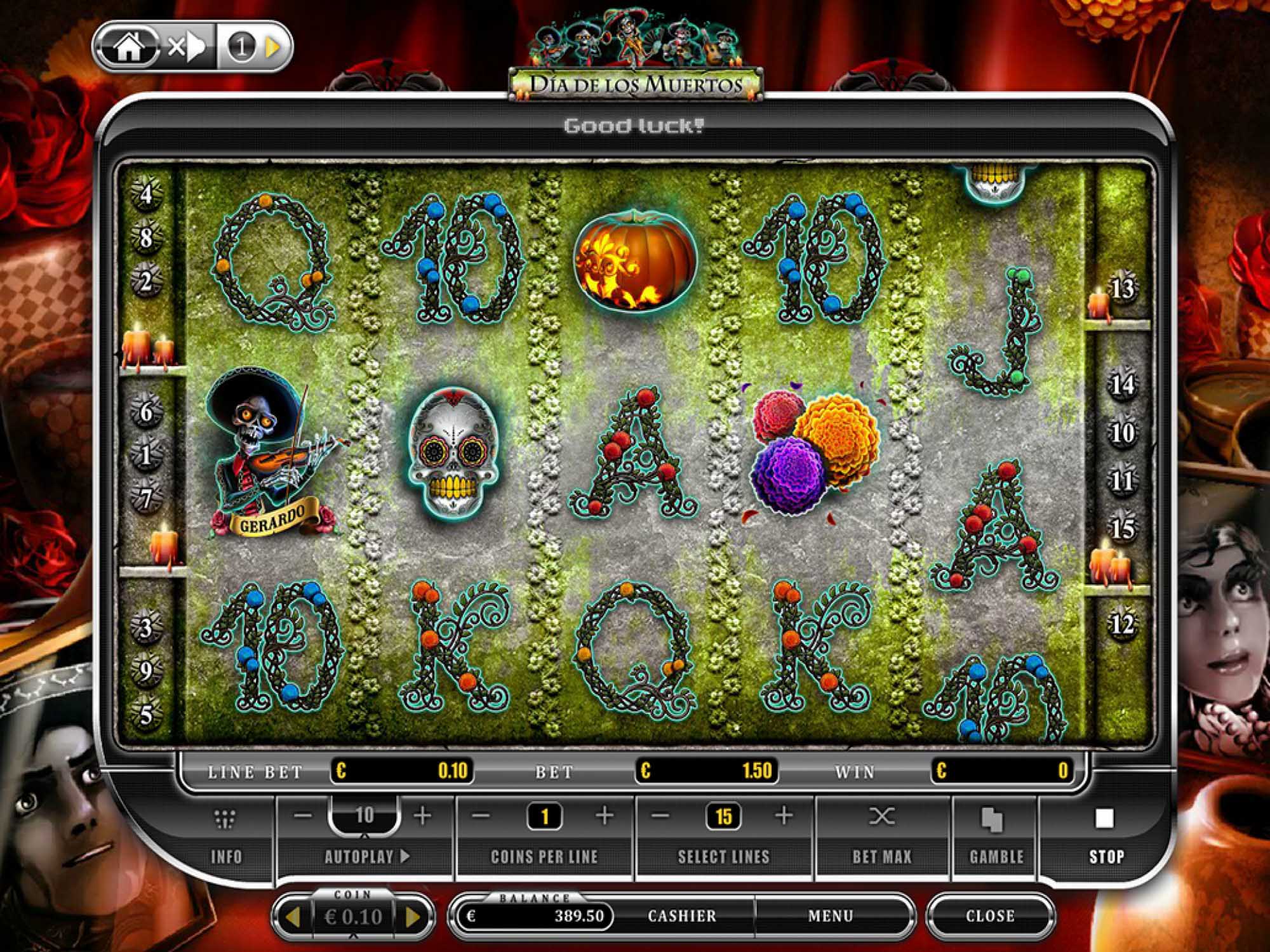Add more selected lines
Viewport: 1270px width, 952px height.
pyautogui.click(x=784, y=816)
